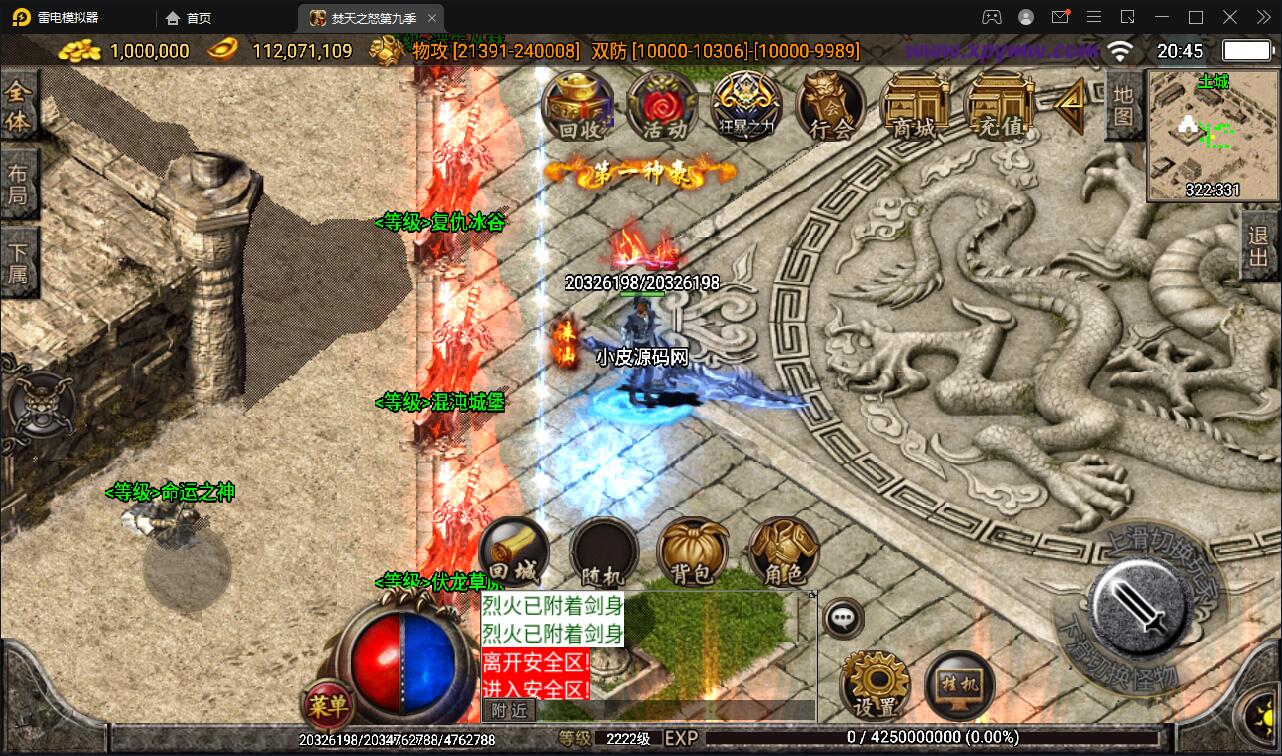The width and height of the screenshot is (1282, 756).
Task: Open the 角色 character sheet
Action: point(783,554)
